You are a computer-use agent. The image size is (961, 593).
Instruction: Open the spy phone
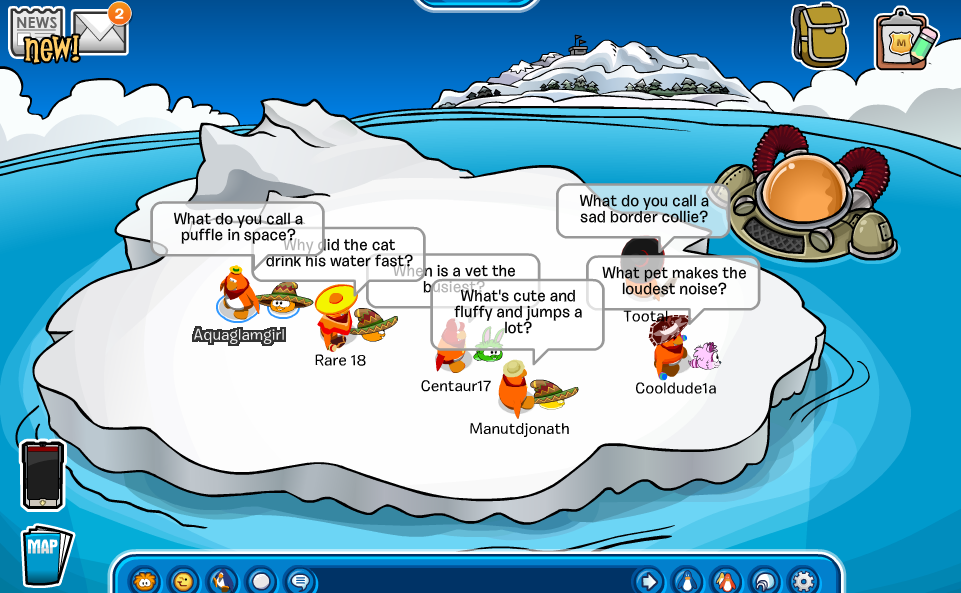coord(43,476)
